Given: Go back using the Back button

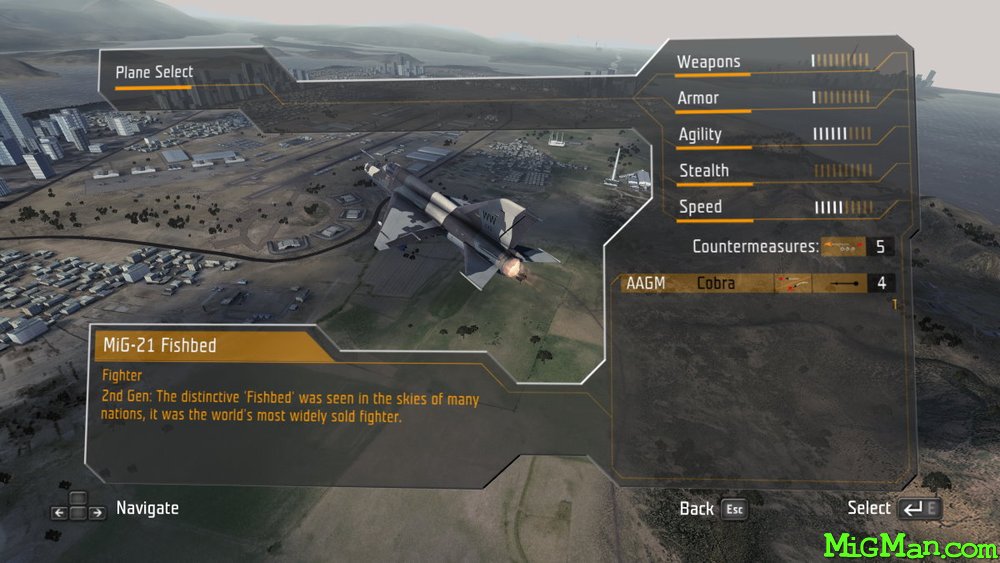Looking at the screenshot, I should (712, 508).
